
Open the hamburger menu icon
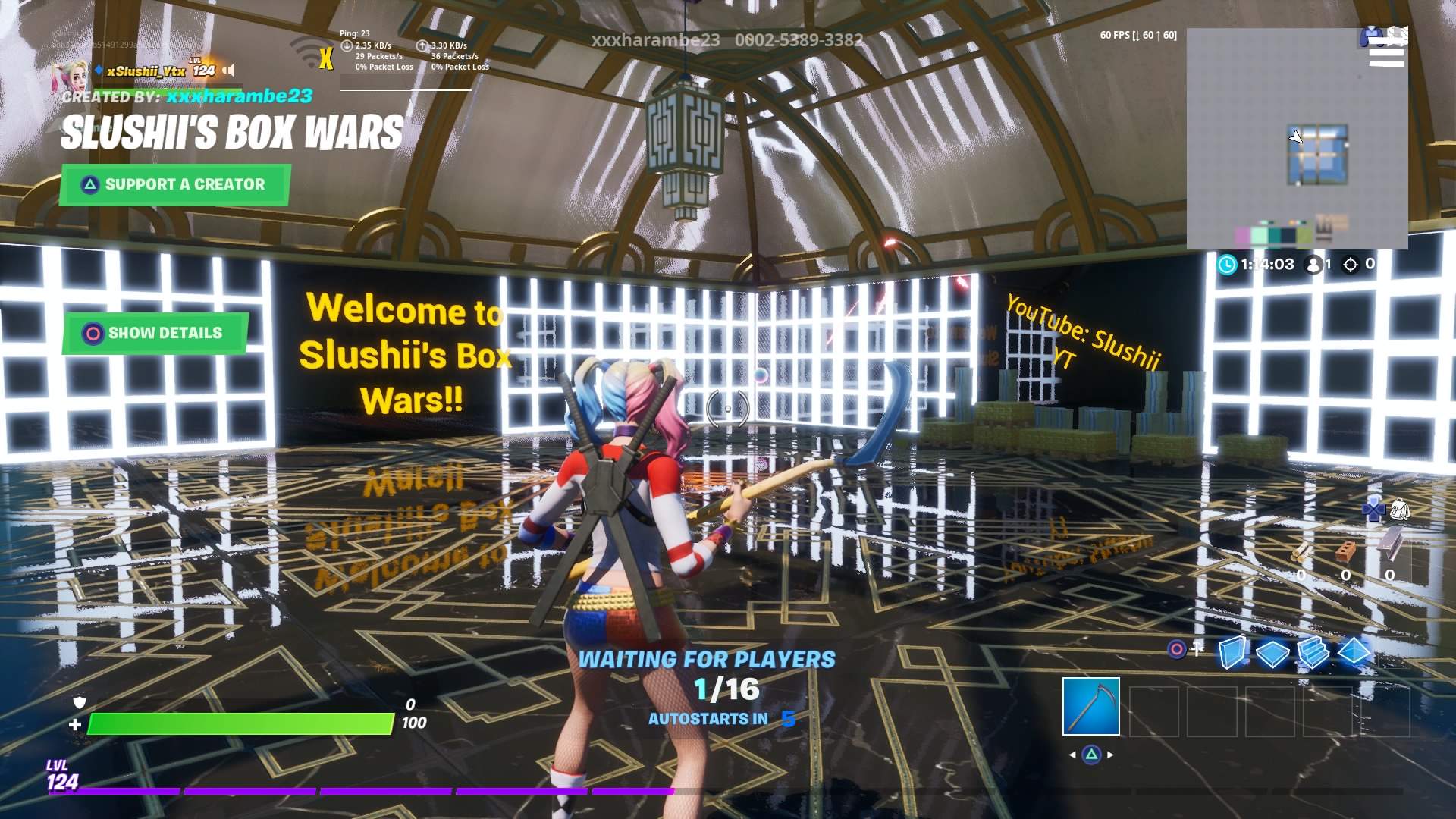tap(1386, 51)
